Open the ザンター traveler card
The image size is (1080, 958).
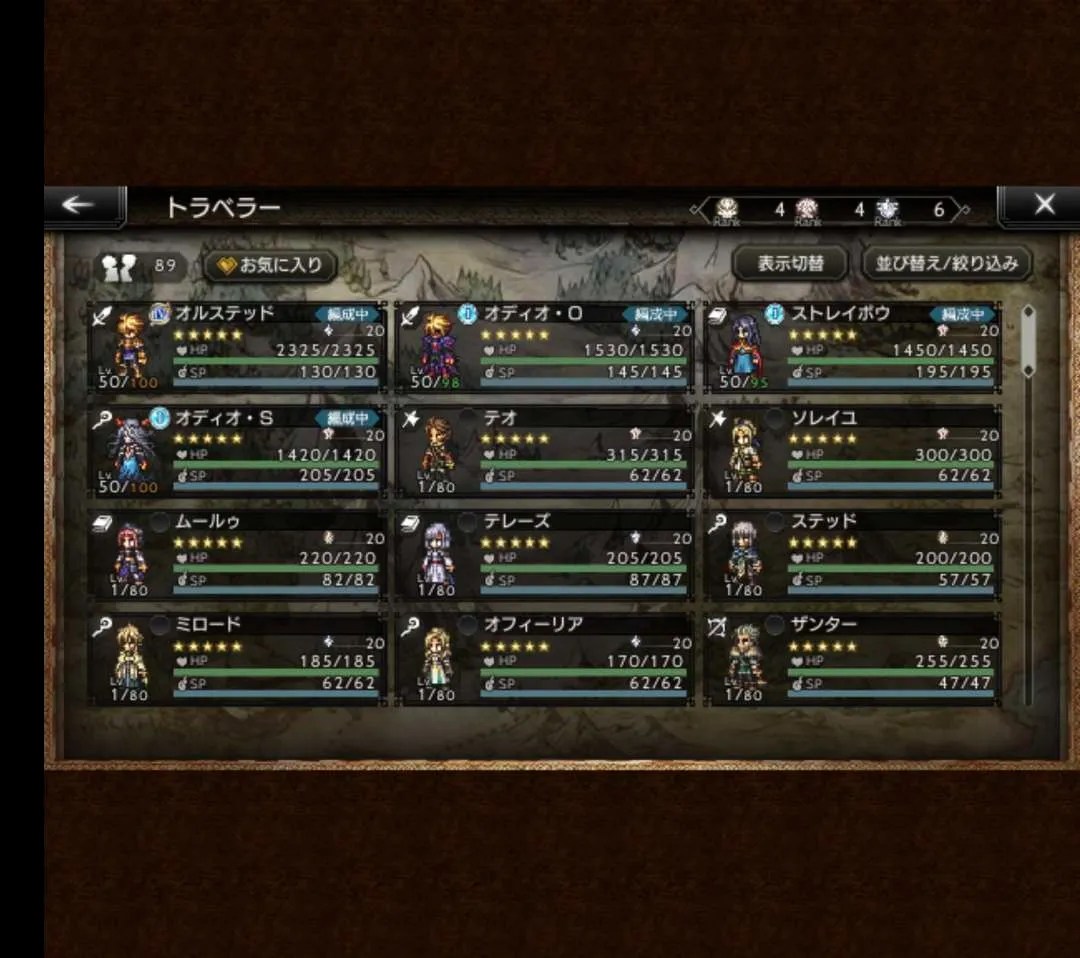pyautogui.click(x=852, y=658)
